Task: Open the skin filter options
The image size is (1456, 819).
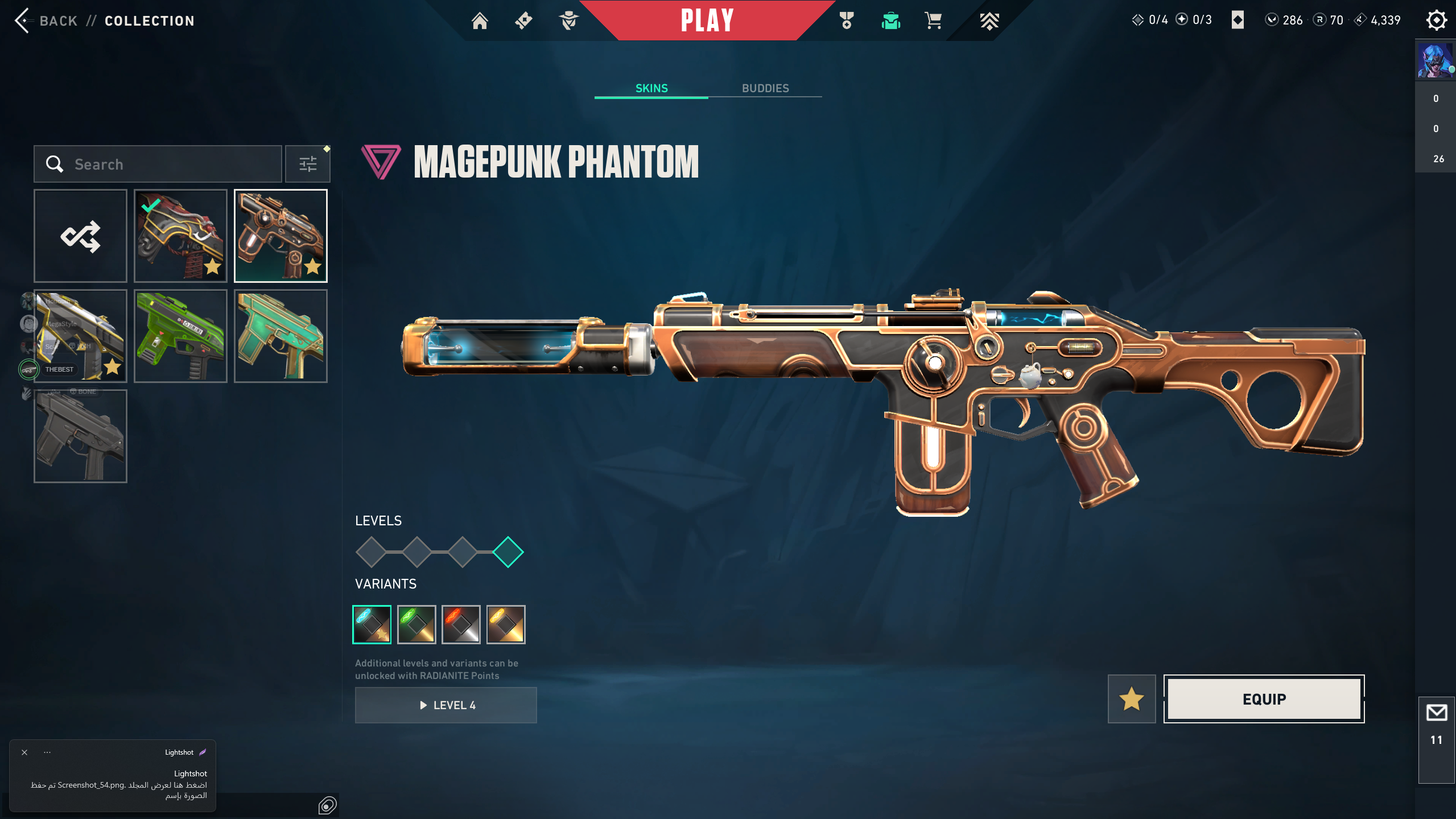Action: coord(308,164)
